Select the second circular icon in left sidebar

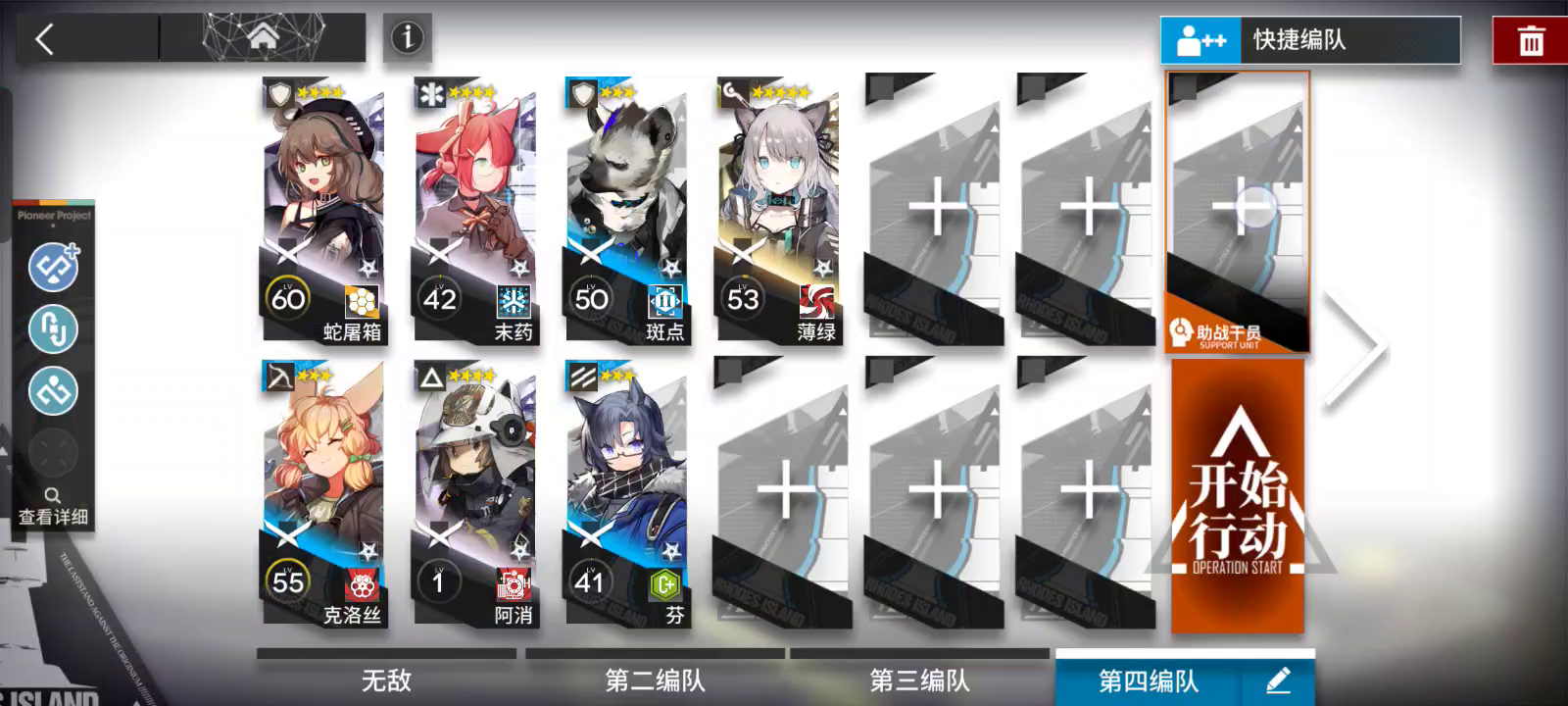click(x=54, y=329)
